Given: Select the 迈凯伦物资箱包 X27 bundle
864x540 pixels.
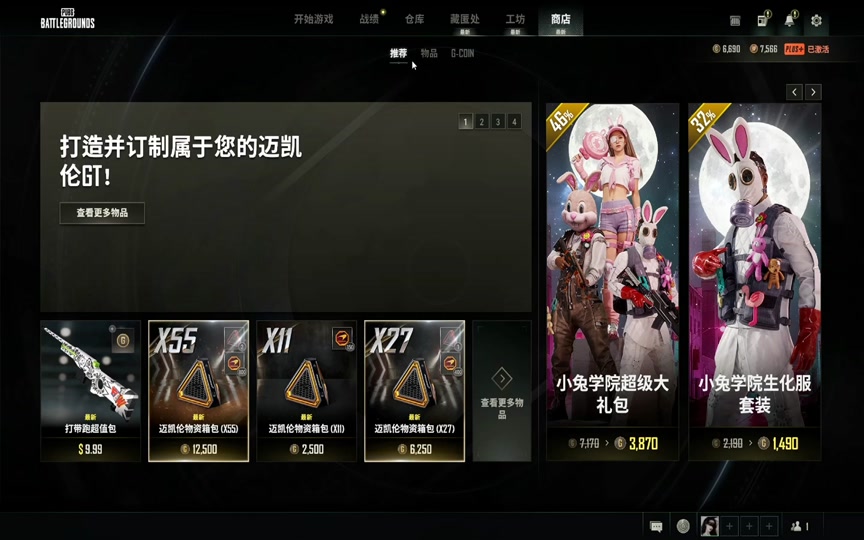Looking at the screenshot, I should (x=414, y=391).
